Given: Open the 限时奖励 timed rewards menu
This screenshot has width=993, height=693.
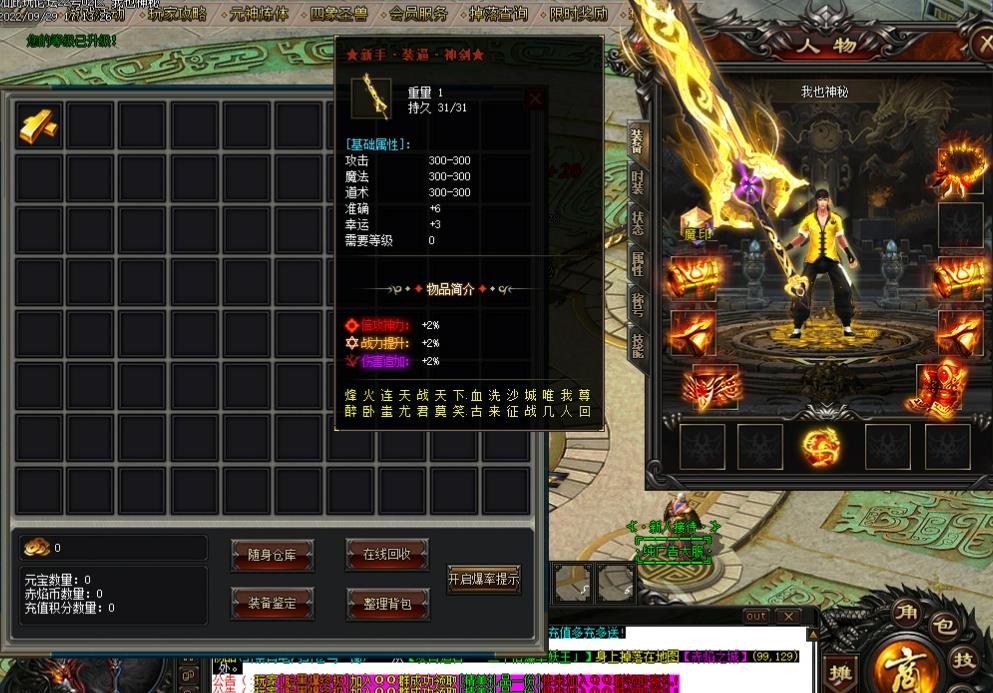Looking at the screenshot, I should (578, 14).
